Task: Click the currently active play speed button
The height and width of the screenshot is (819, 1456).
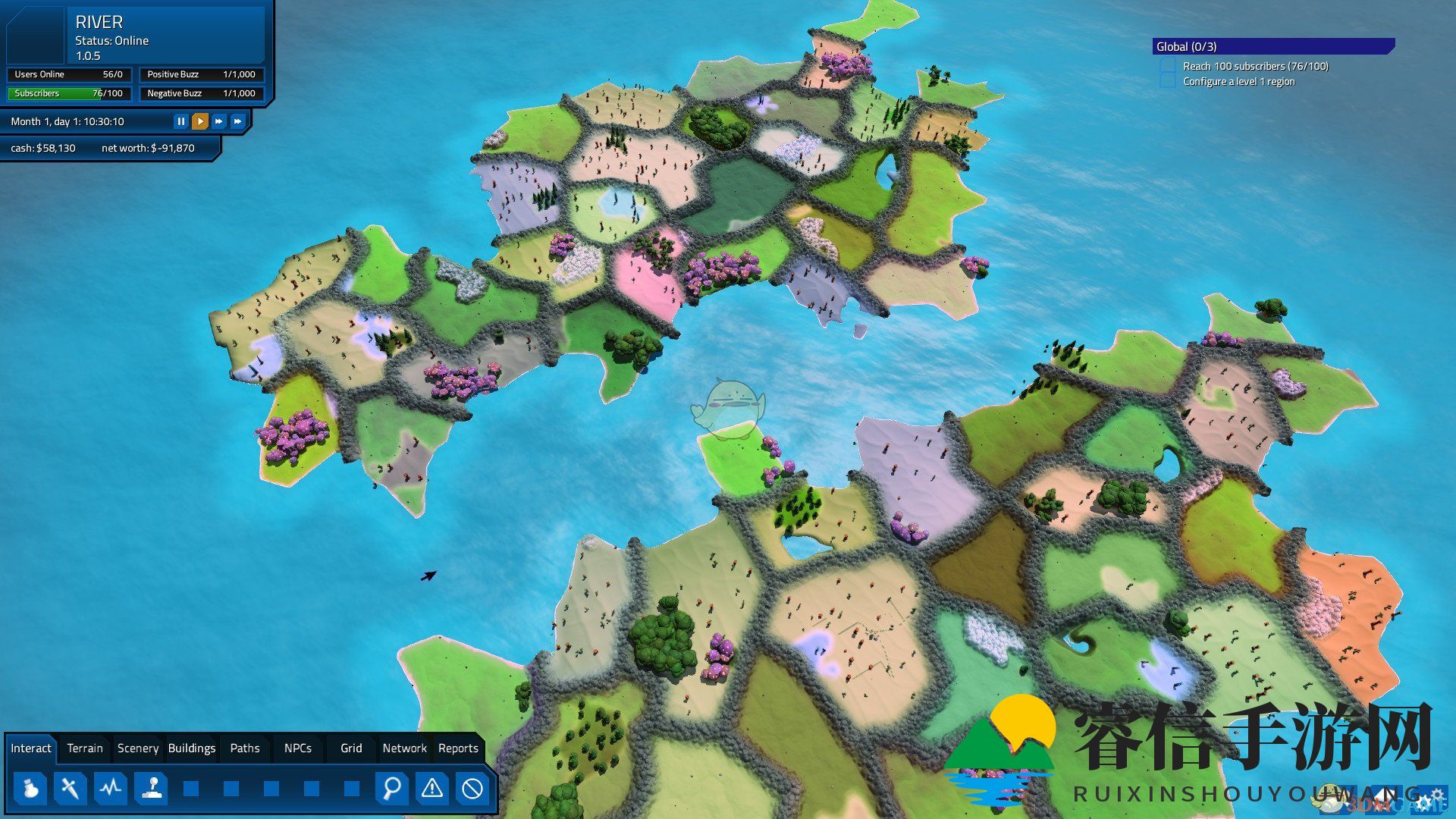Action: (x=199, y=121)
